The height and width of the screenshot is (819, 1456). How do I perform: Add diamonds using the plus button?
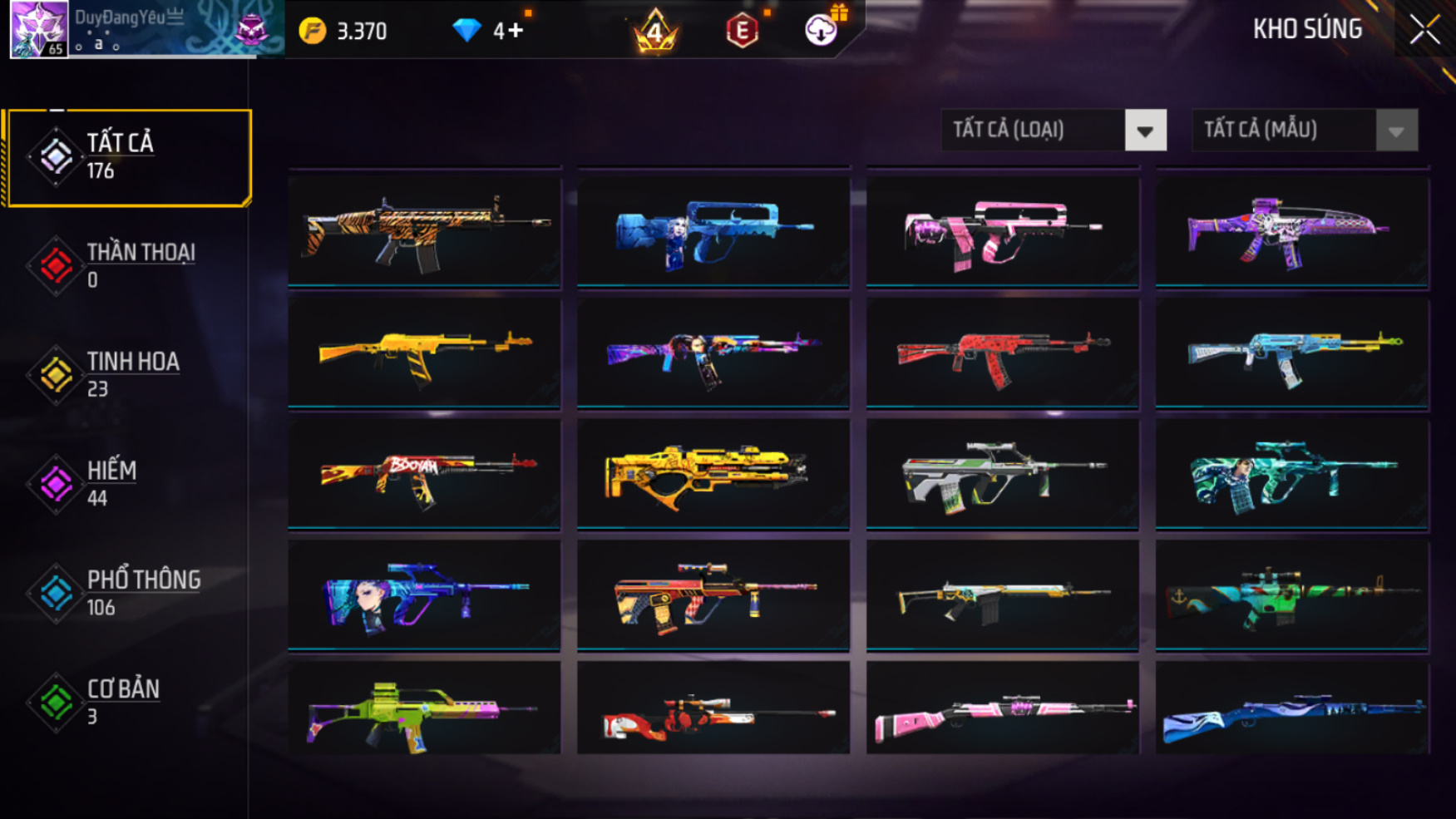coord(516,31)
